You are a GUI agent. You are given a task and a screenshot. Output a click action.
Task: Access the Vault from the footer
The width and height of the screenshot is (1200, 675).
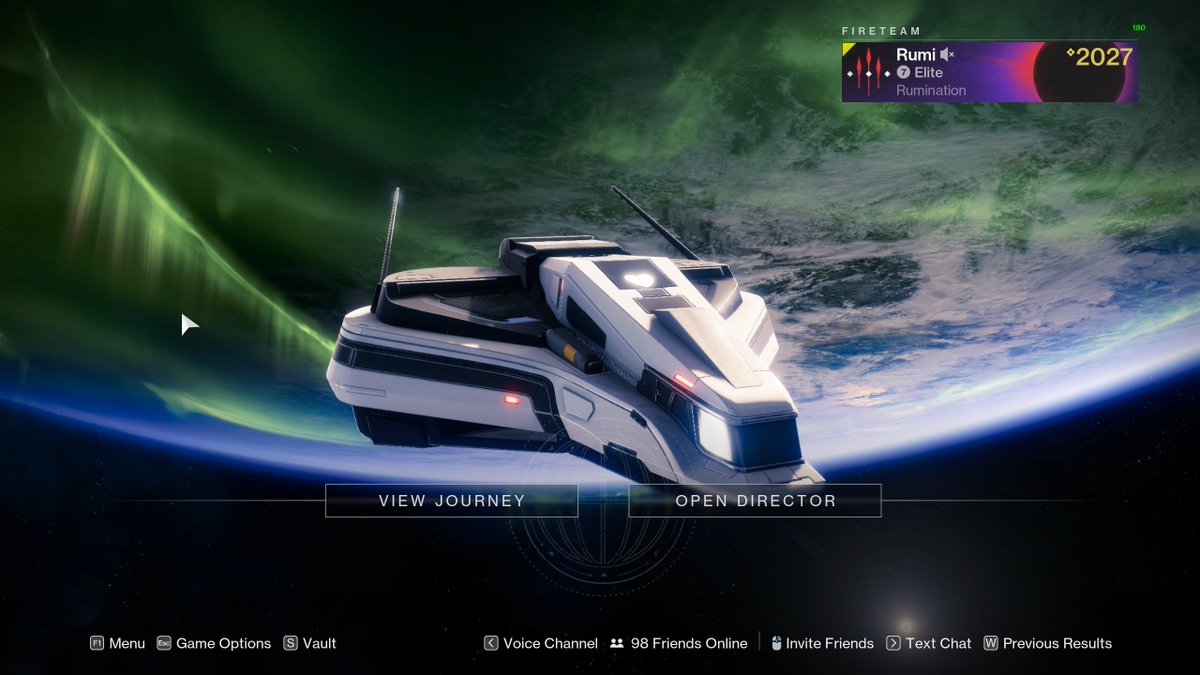(310, 644)
